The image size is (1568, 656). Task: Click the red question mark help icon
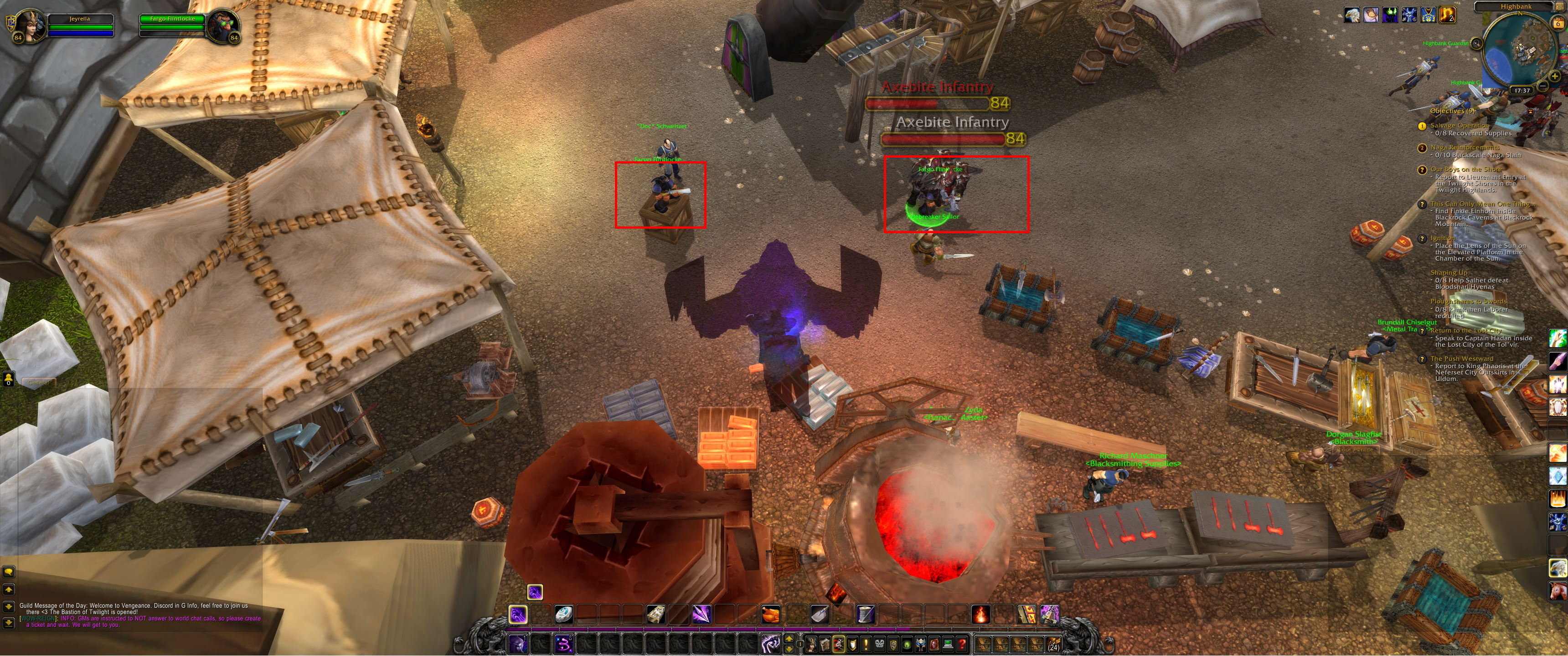[x=962, y=646]
